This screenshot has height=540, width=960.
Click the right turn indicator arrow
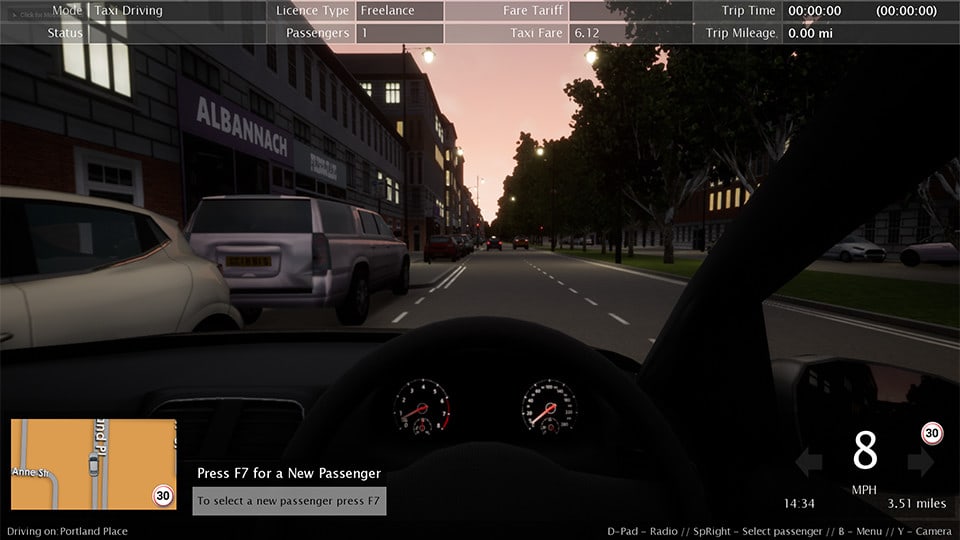(x=921, y=461)
